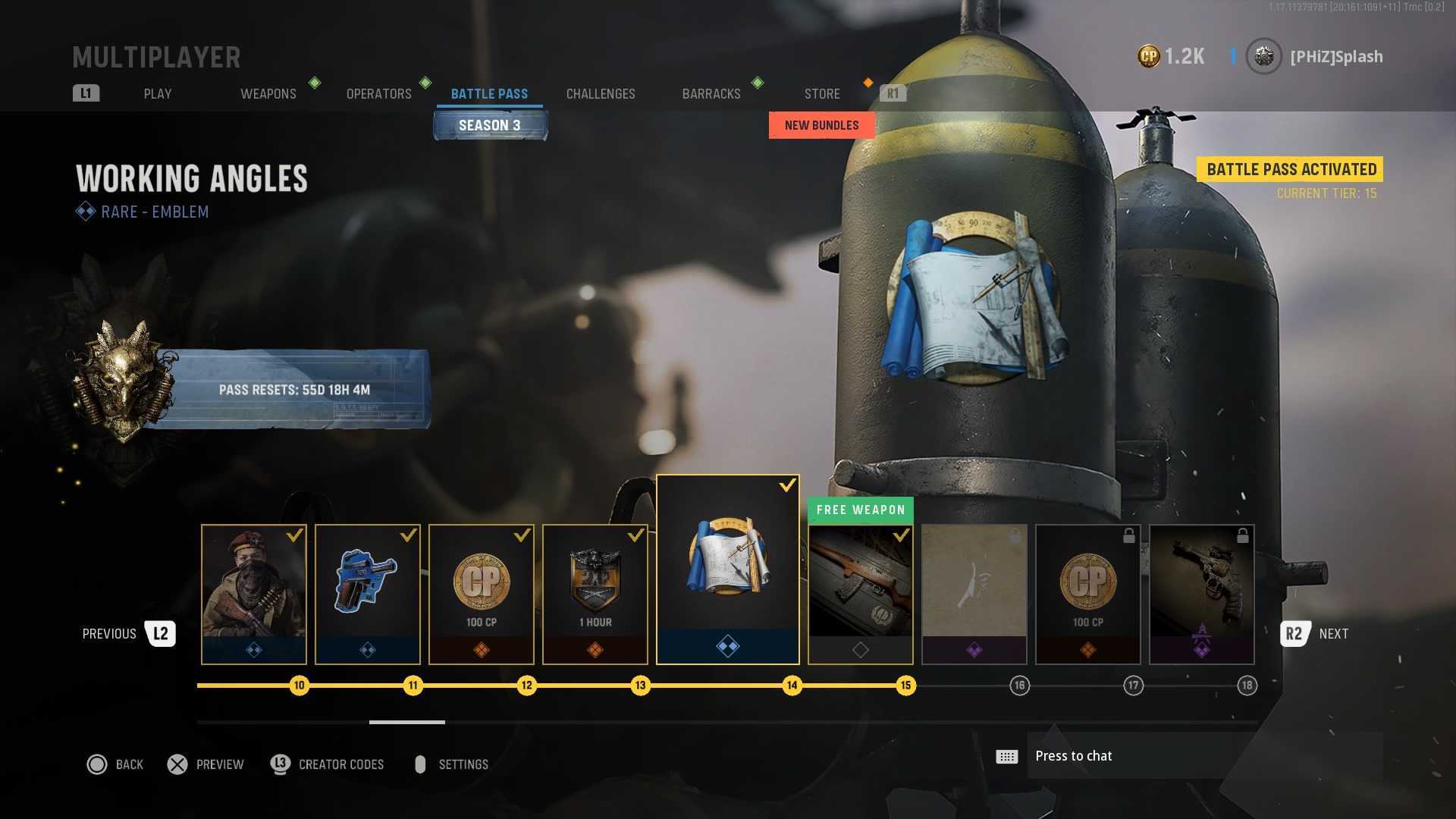Viewport: 1456px width, 819px height.
Task: Switch to the Weapons tab
Action: (268, 94)
